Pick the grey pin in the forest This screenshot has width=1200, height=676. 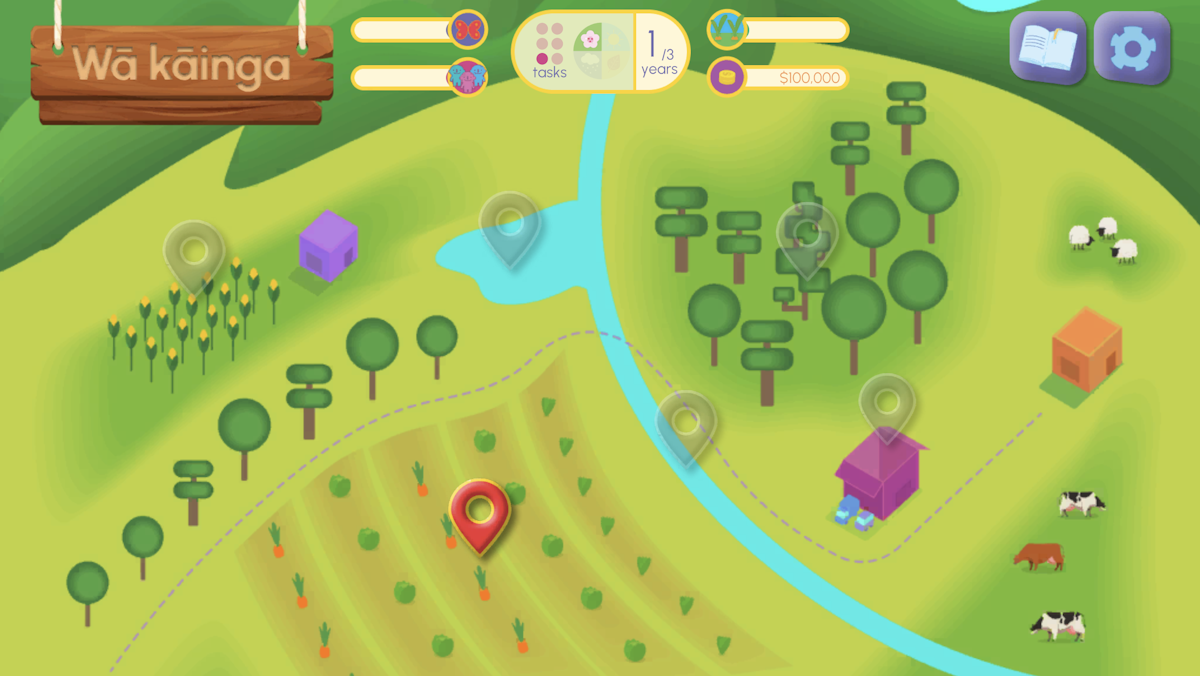coord(807,235)
